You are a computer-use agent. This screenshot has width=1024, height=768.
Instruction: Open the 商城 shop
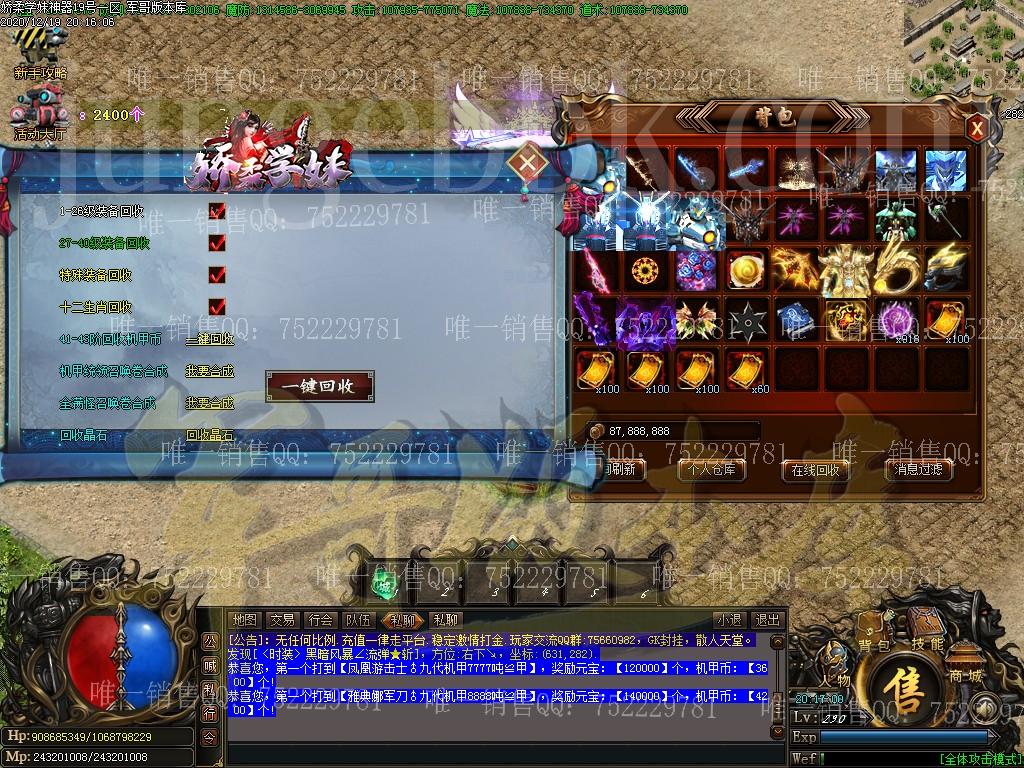(966, 666)
